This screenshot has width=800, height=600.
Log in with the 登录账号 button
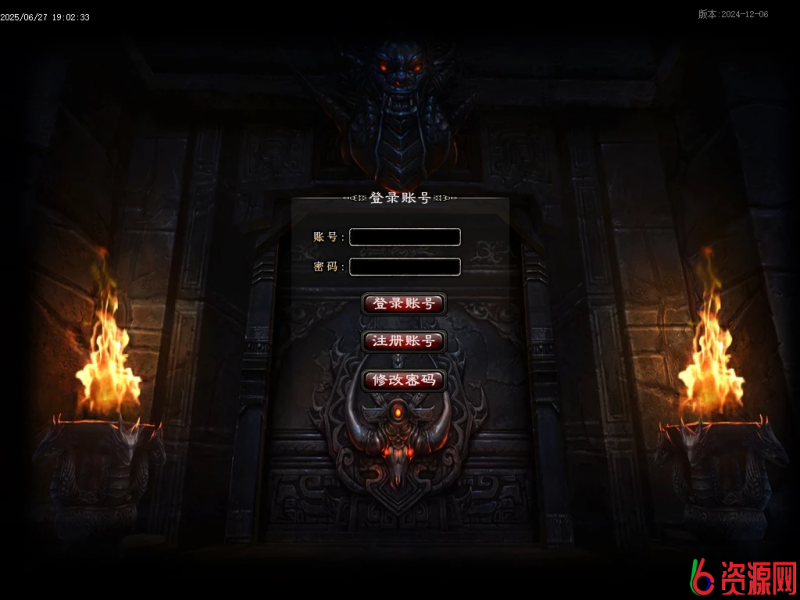click(403, 303)
